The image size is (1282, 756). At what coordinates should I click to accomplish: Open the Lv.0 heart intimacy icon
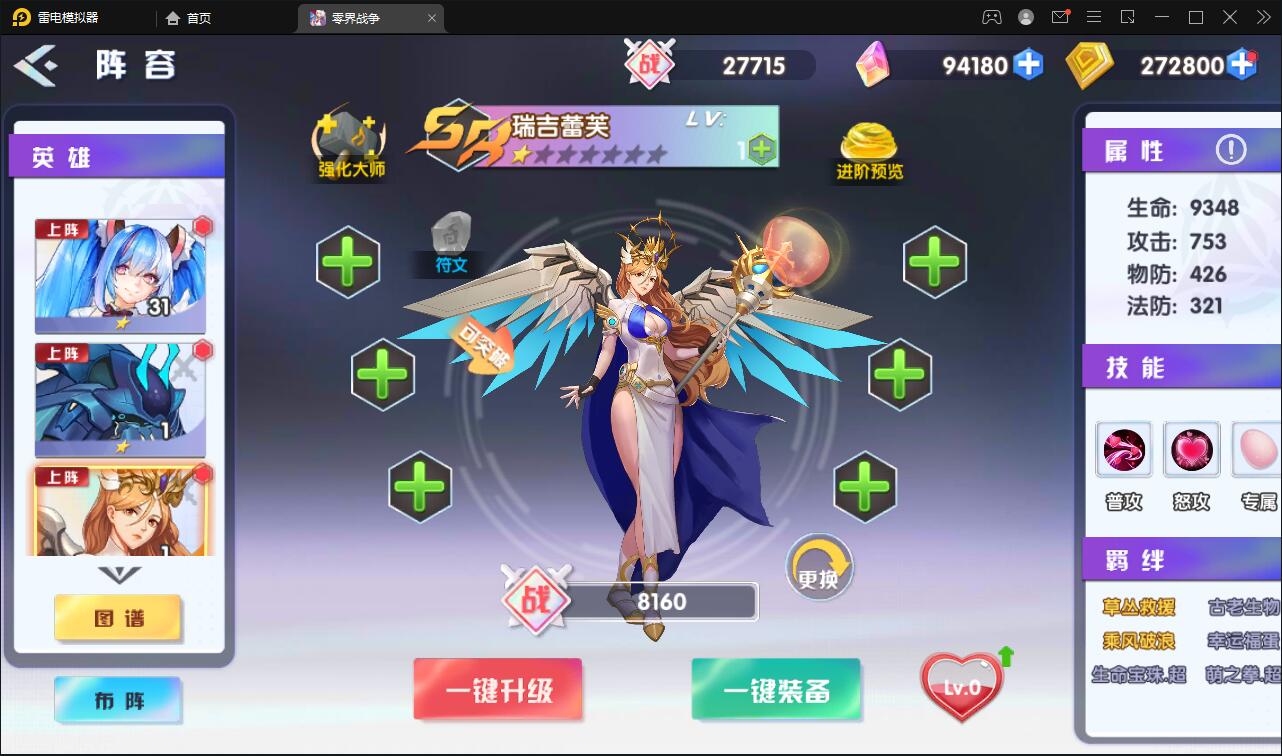tap(960, 685)
